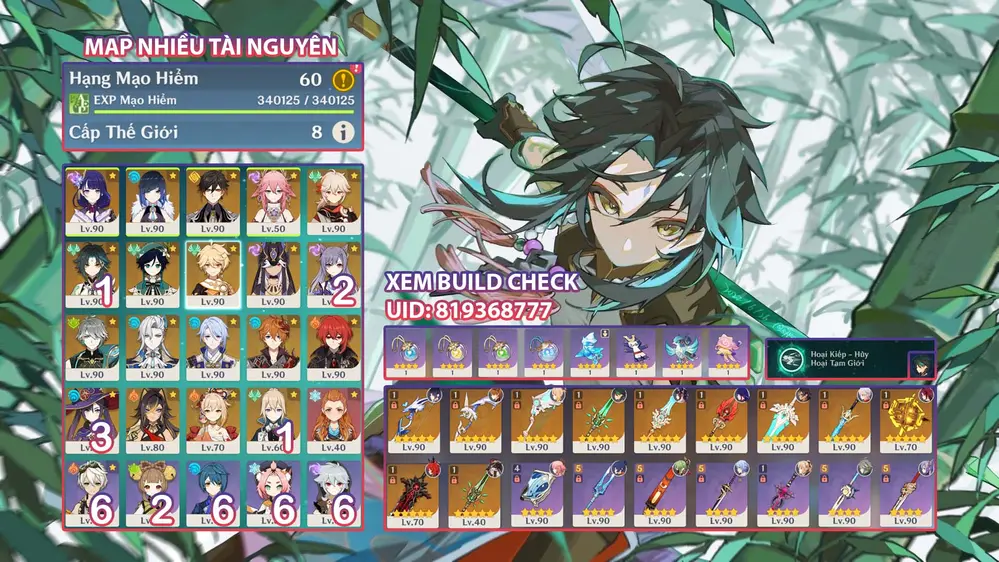The height and width of the screenshot is (562, 999).
Task: Select the level 70 Yoimiya portrait
Action: (212, 421)
